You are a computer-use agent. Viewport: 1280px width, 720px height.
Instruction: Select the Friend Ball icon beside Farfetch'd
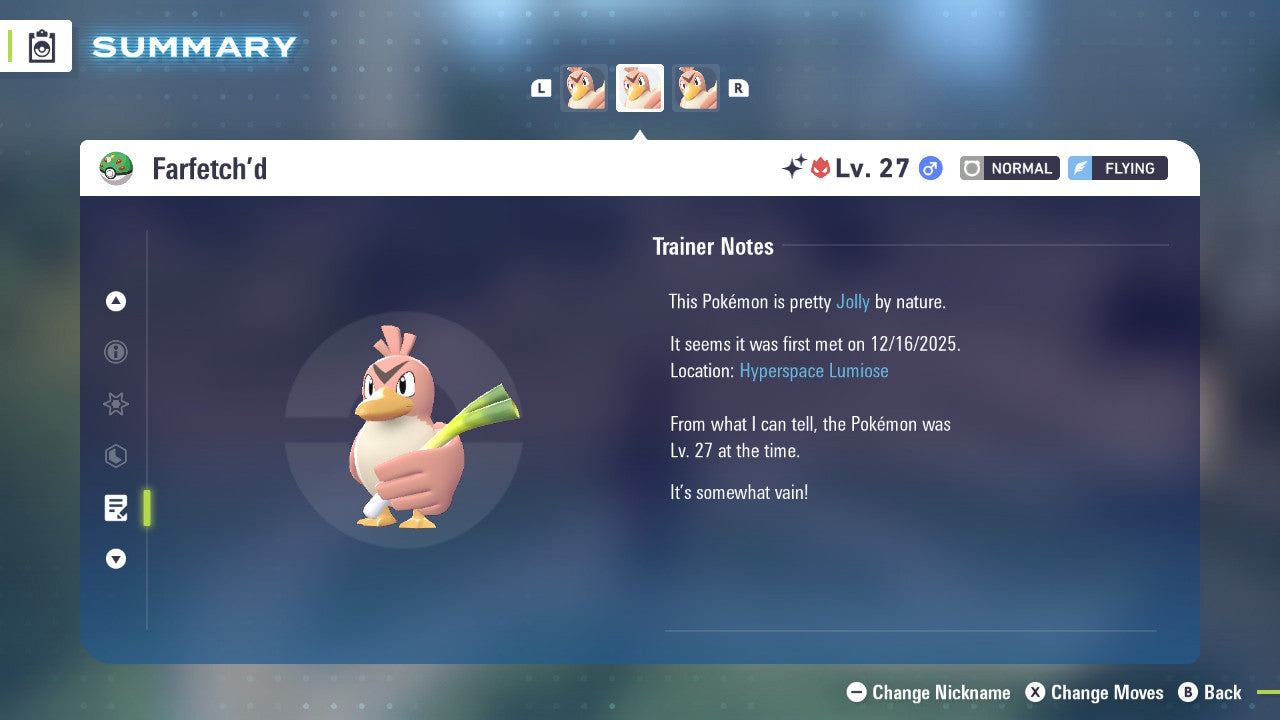pos(117,168)
